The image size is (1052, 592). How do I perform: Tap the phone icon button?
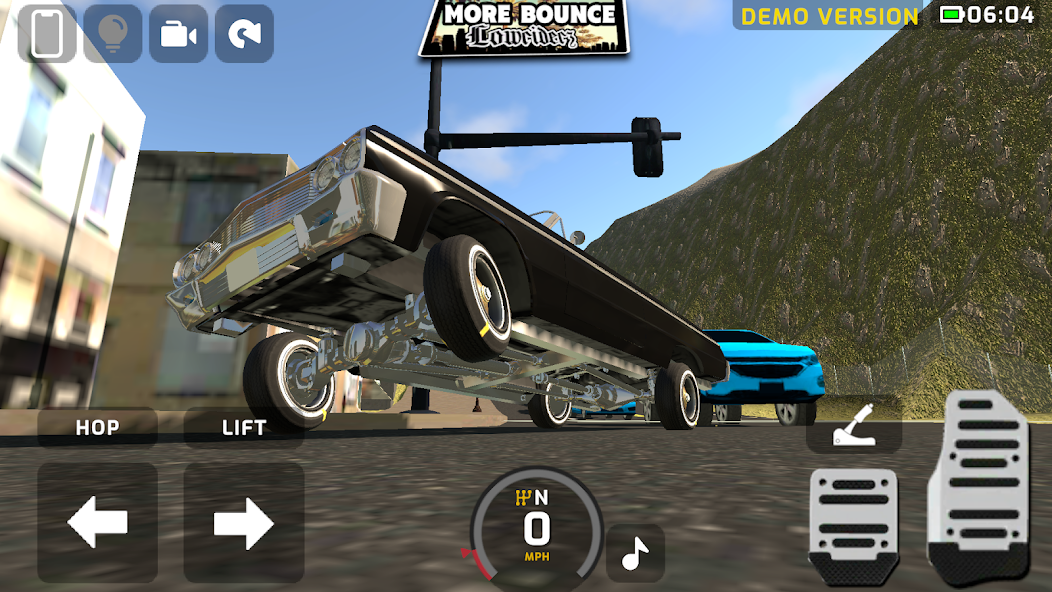pos(47,34)
